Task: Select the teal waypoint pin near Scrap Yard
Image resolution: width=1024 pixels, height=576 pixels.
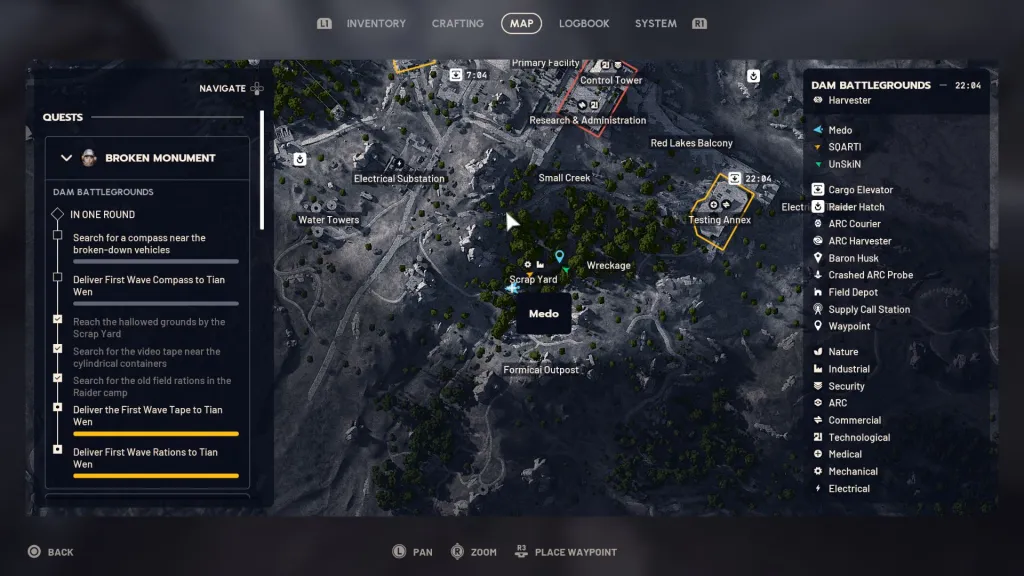Action: (x=560, y=257)
